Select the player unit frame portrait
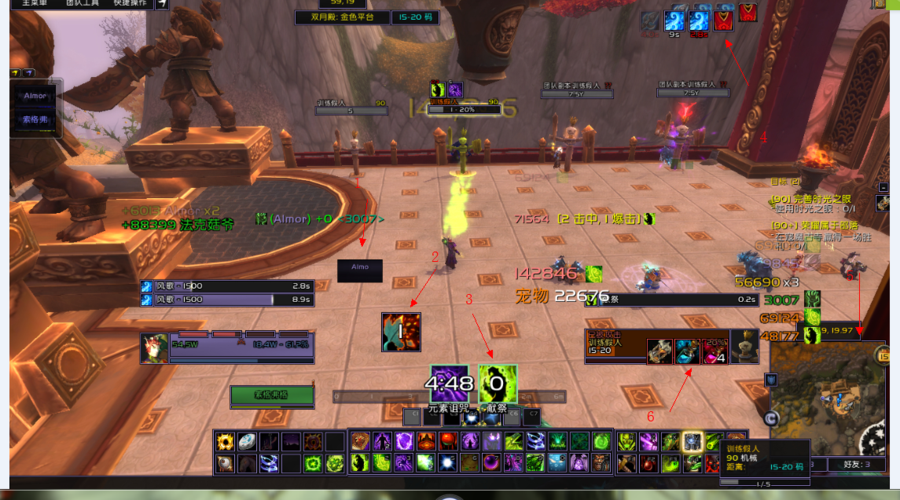 tap(153, 347)
